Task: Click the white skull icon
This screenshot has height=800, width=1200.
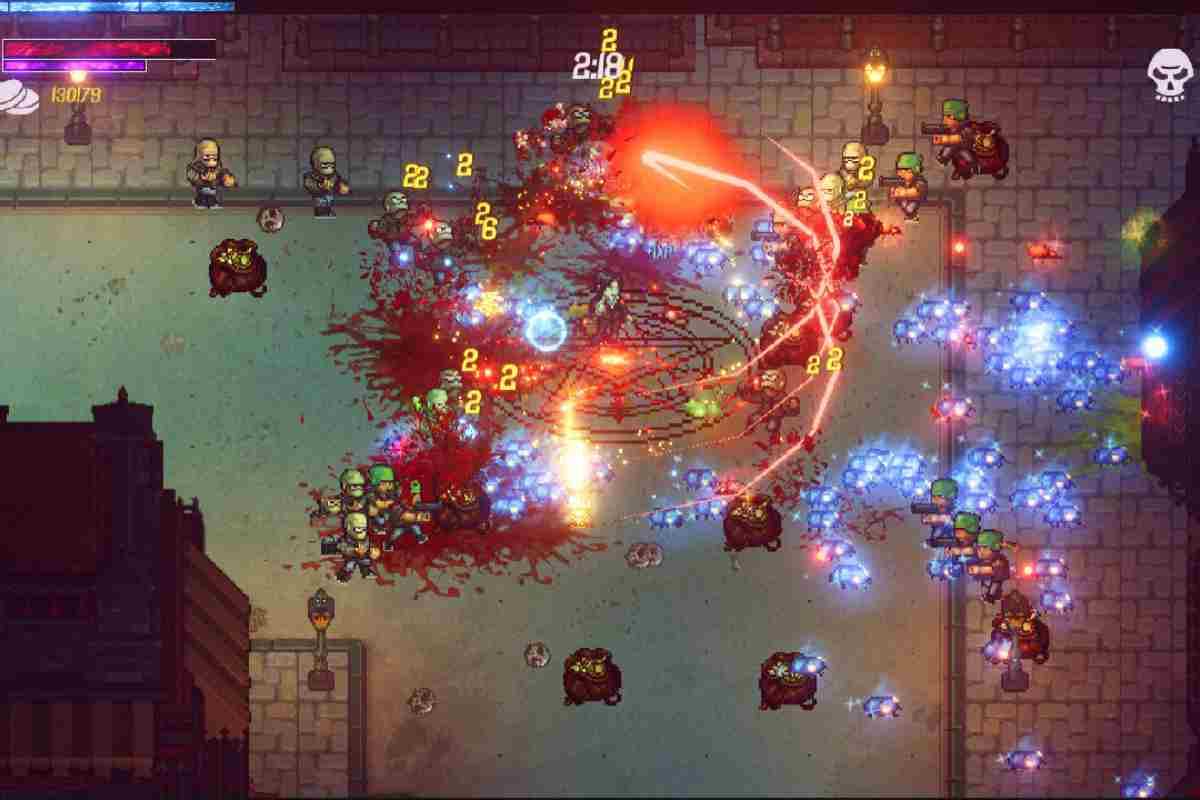Action: point(1168,73)
